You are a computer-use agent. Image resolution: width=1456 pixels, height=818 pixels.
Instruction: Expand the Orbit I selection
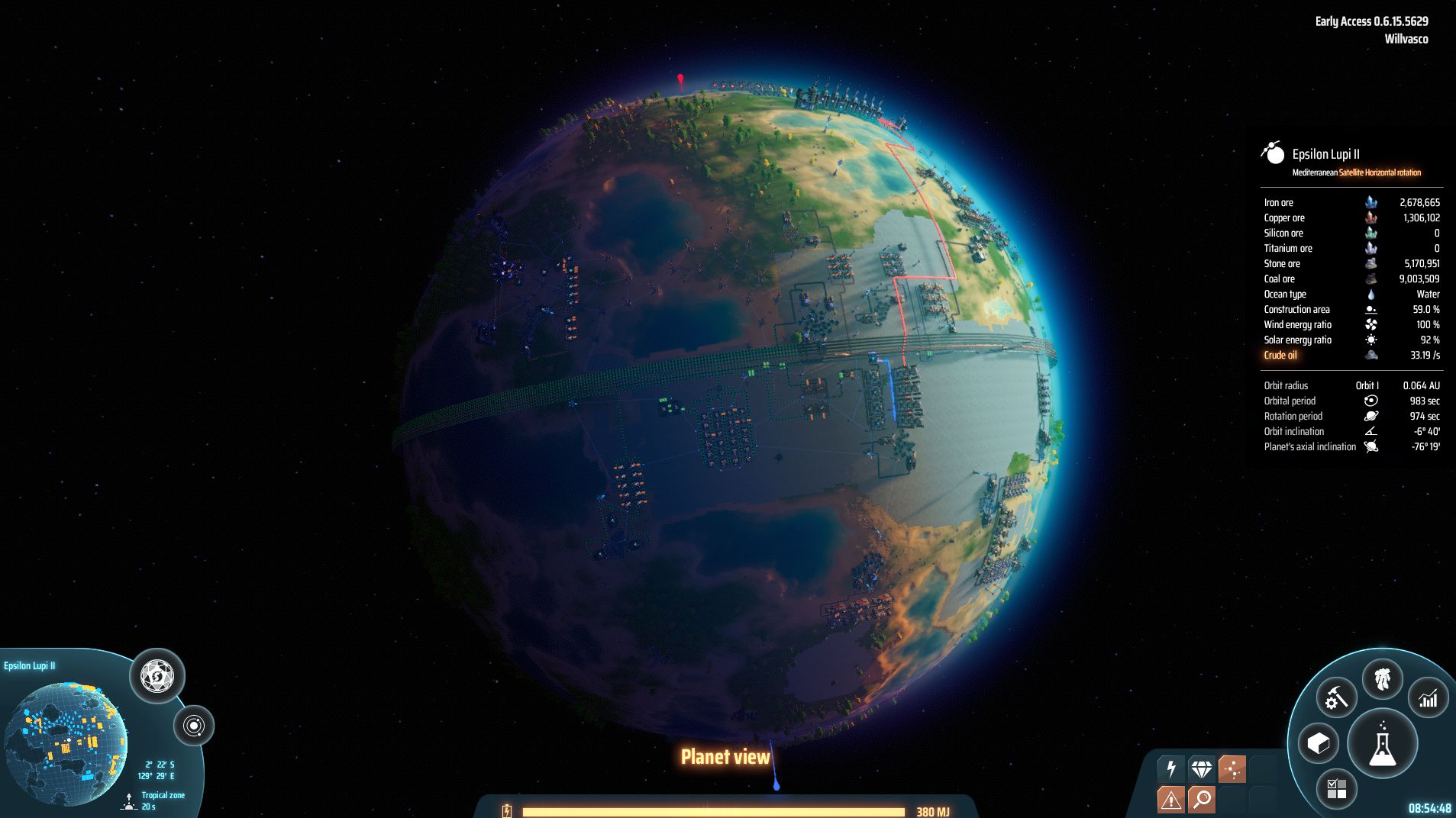[x=1367, y=385]
